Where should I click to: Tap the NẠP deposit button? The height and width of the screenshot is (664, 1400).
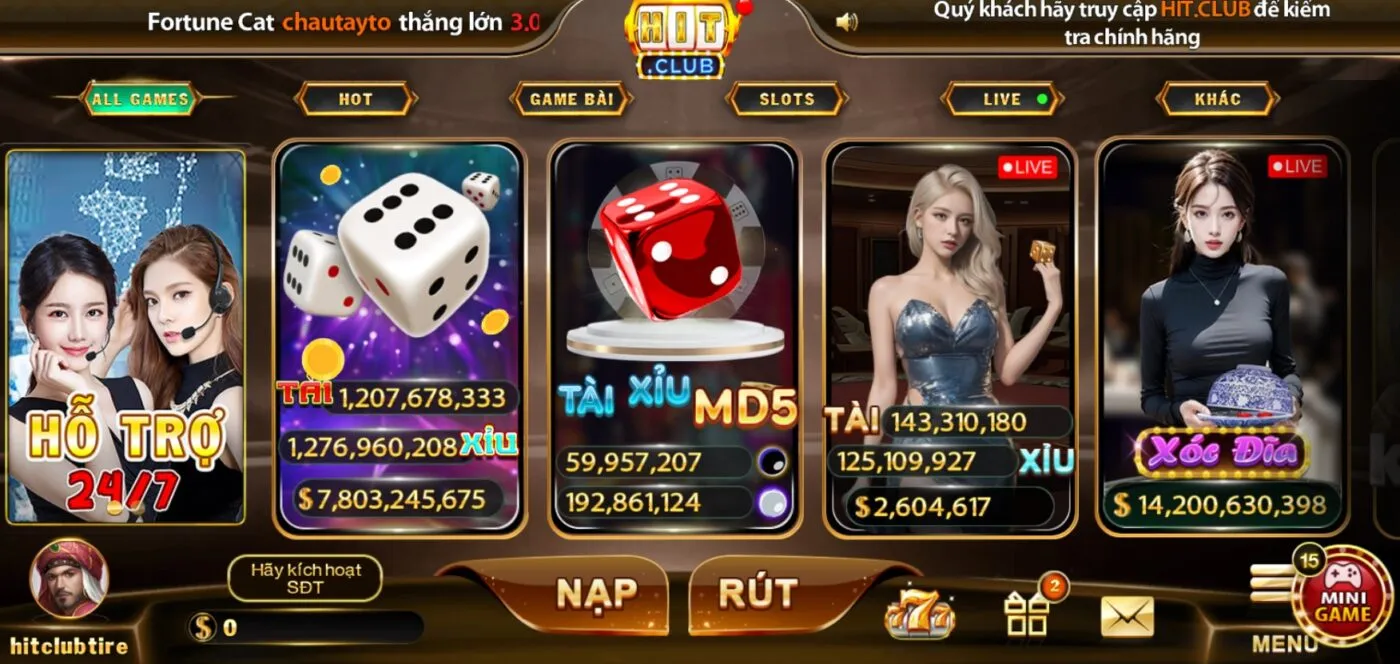596,594
